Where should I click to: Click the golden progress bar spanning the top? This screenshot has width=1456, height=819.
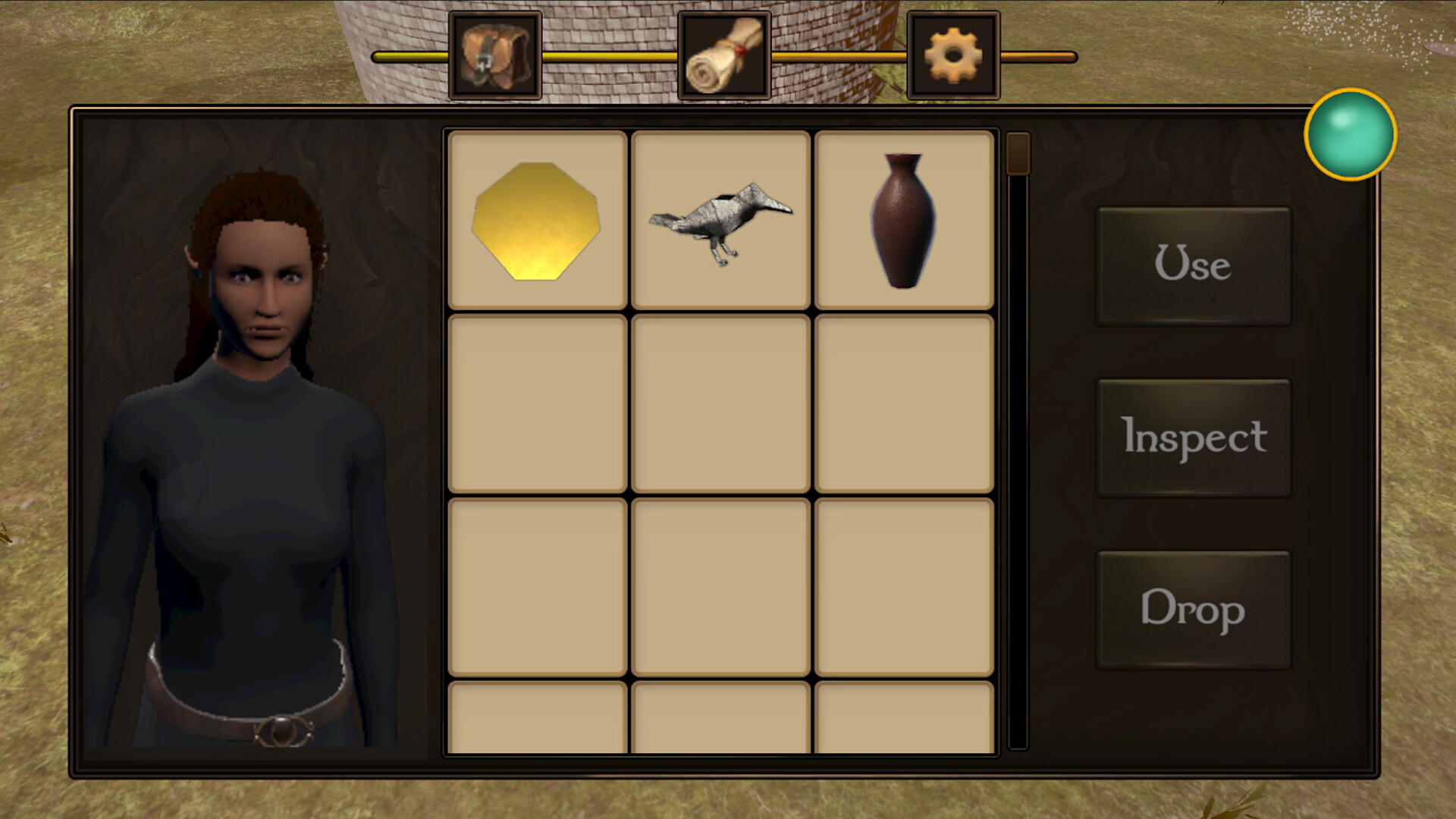coord(607,55)
